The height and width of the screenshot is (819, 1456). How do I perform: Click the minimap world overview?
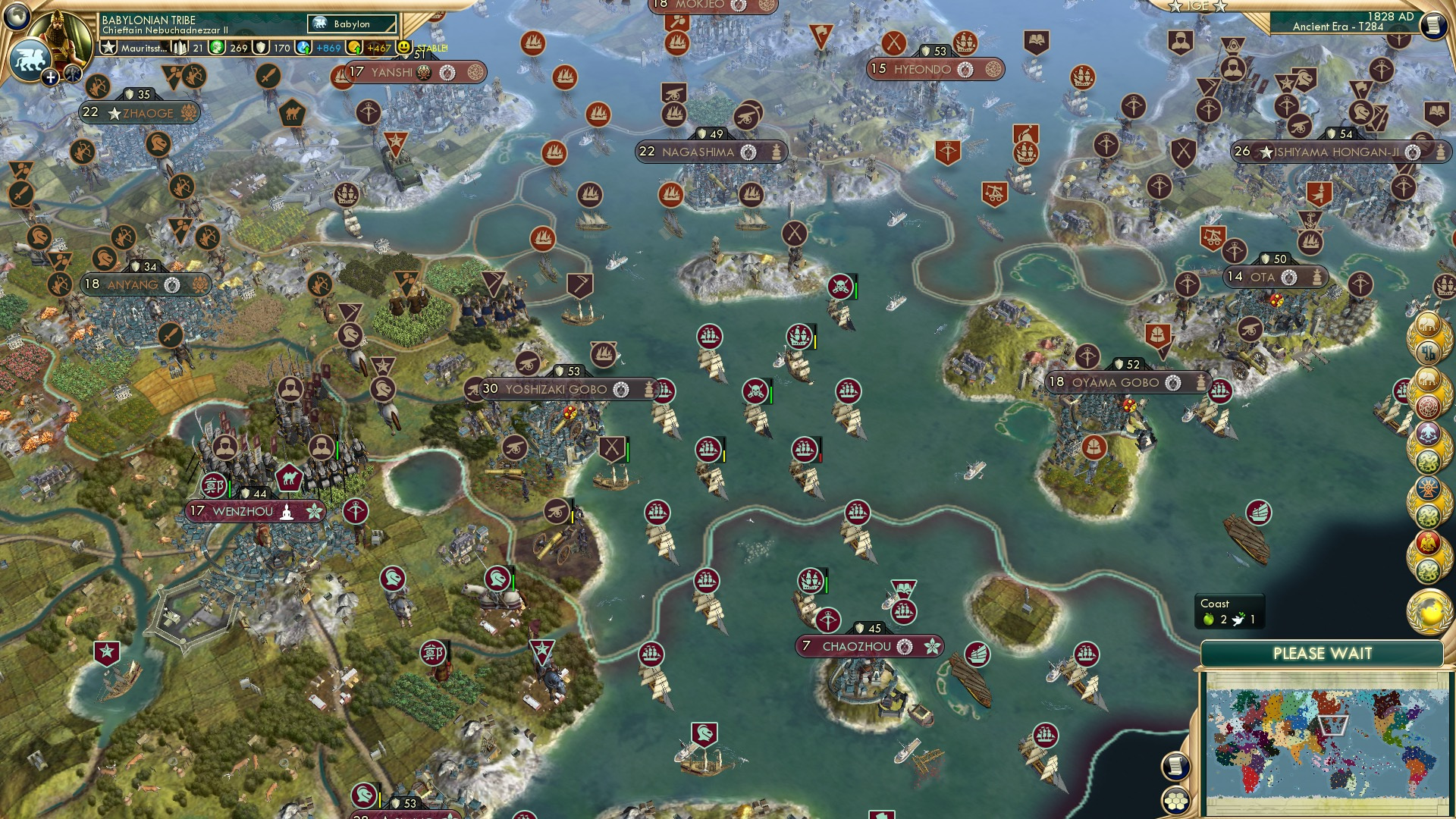[1323, 743]
